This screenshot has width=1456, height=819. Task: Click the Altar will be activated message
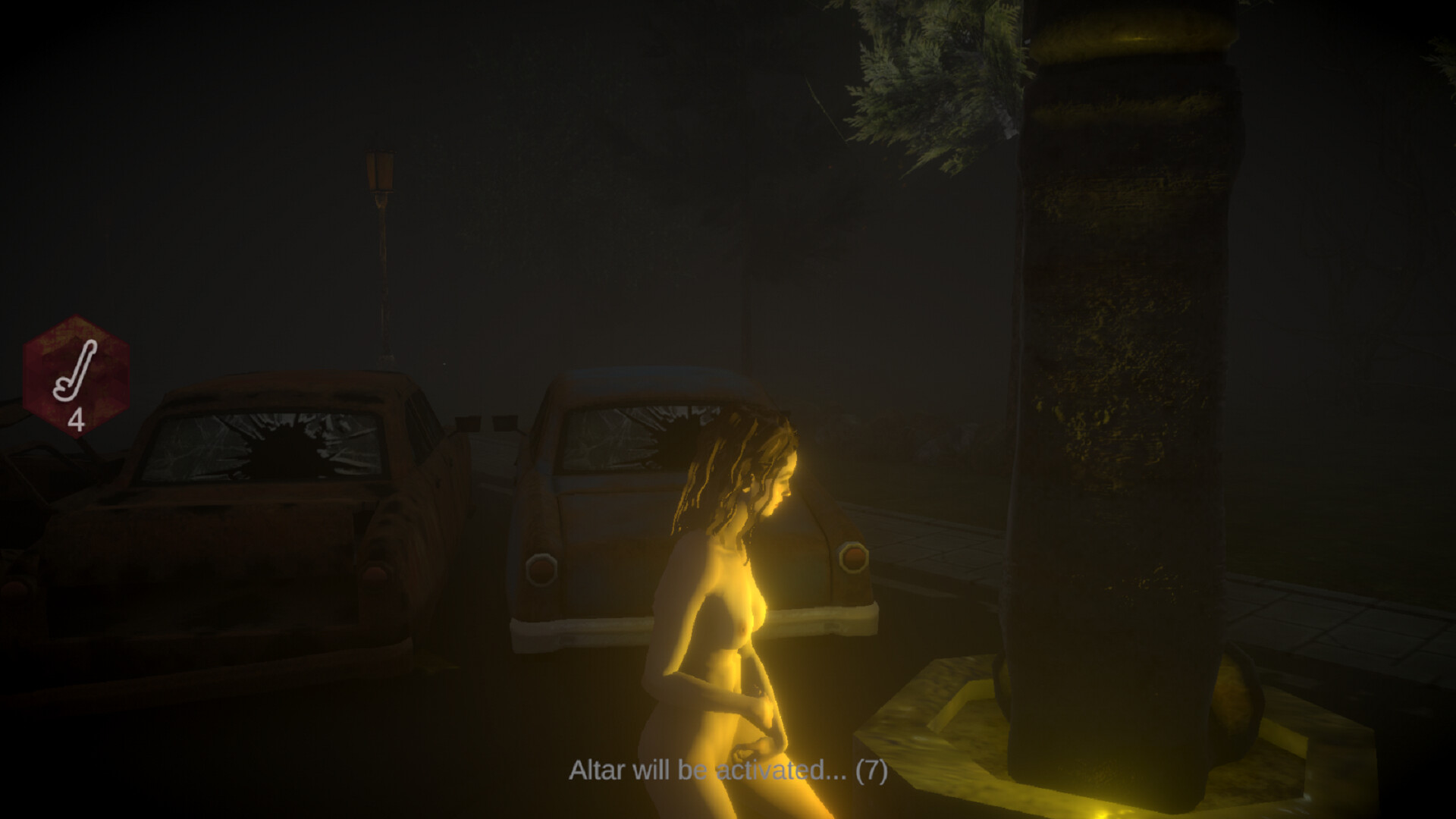[705, 772]
